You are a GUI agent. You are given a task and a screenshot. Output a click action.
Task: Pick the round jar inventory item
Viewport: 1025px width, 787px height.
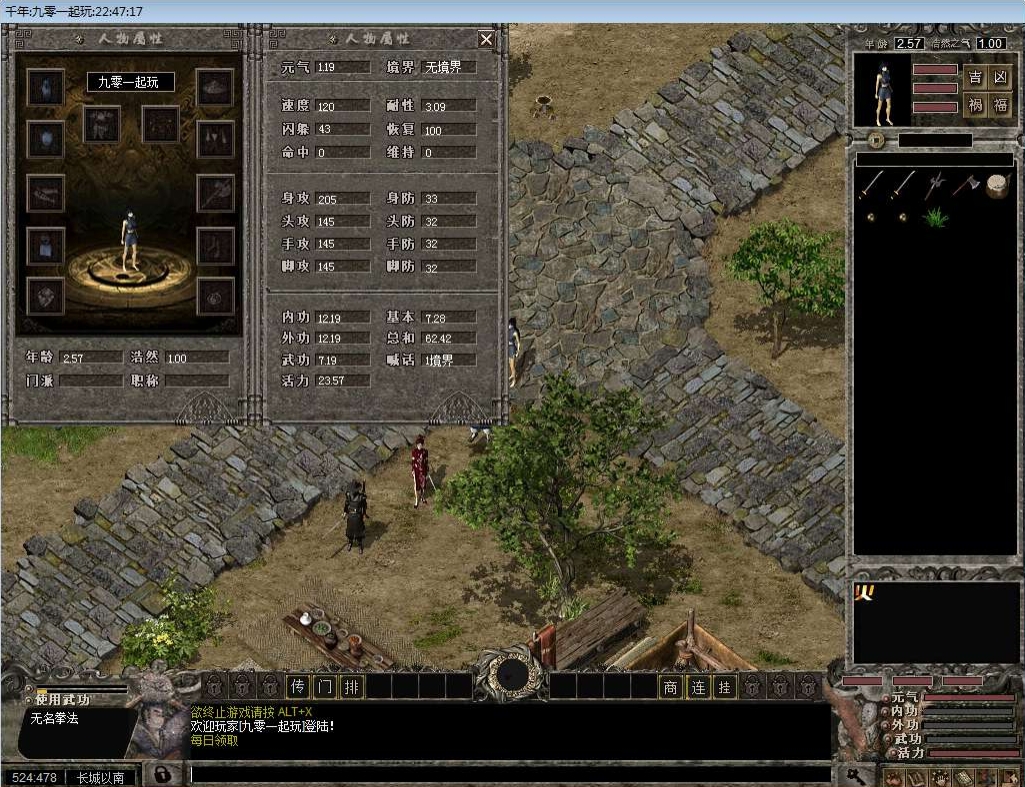click(x=996, y=186)
